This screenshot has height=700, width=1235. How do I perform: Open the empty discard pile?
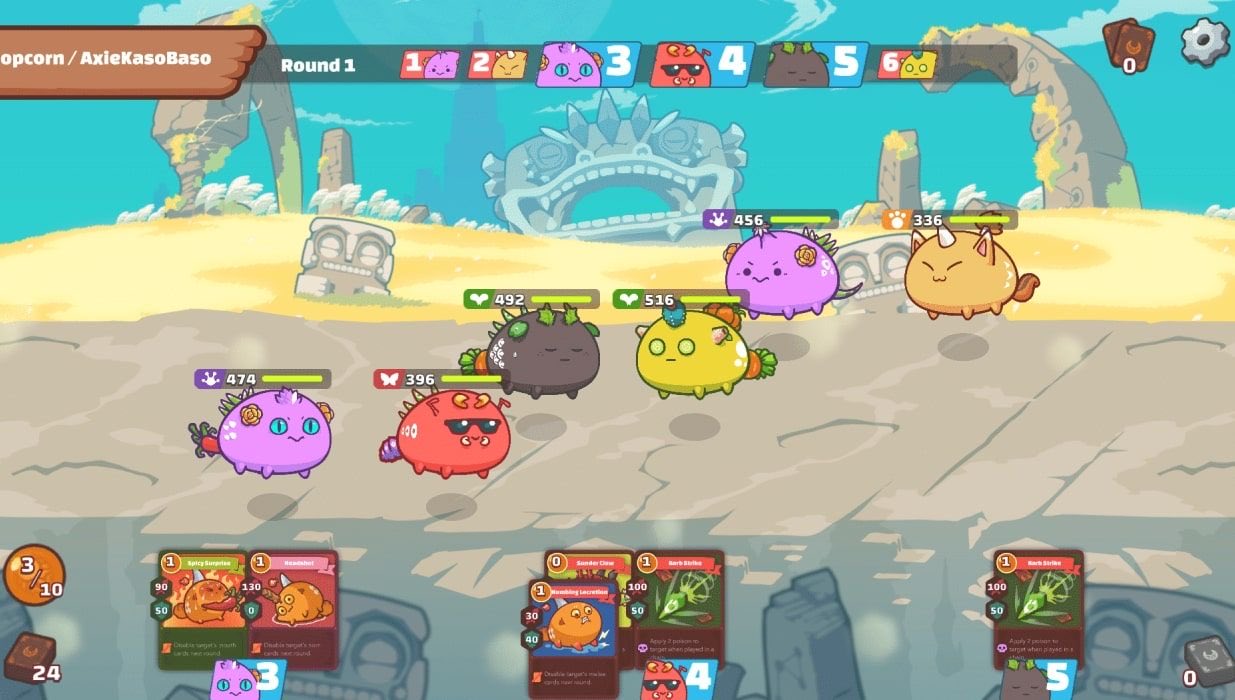click(1207, 662)
